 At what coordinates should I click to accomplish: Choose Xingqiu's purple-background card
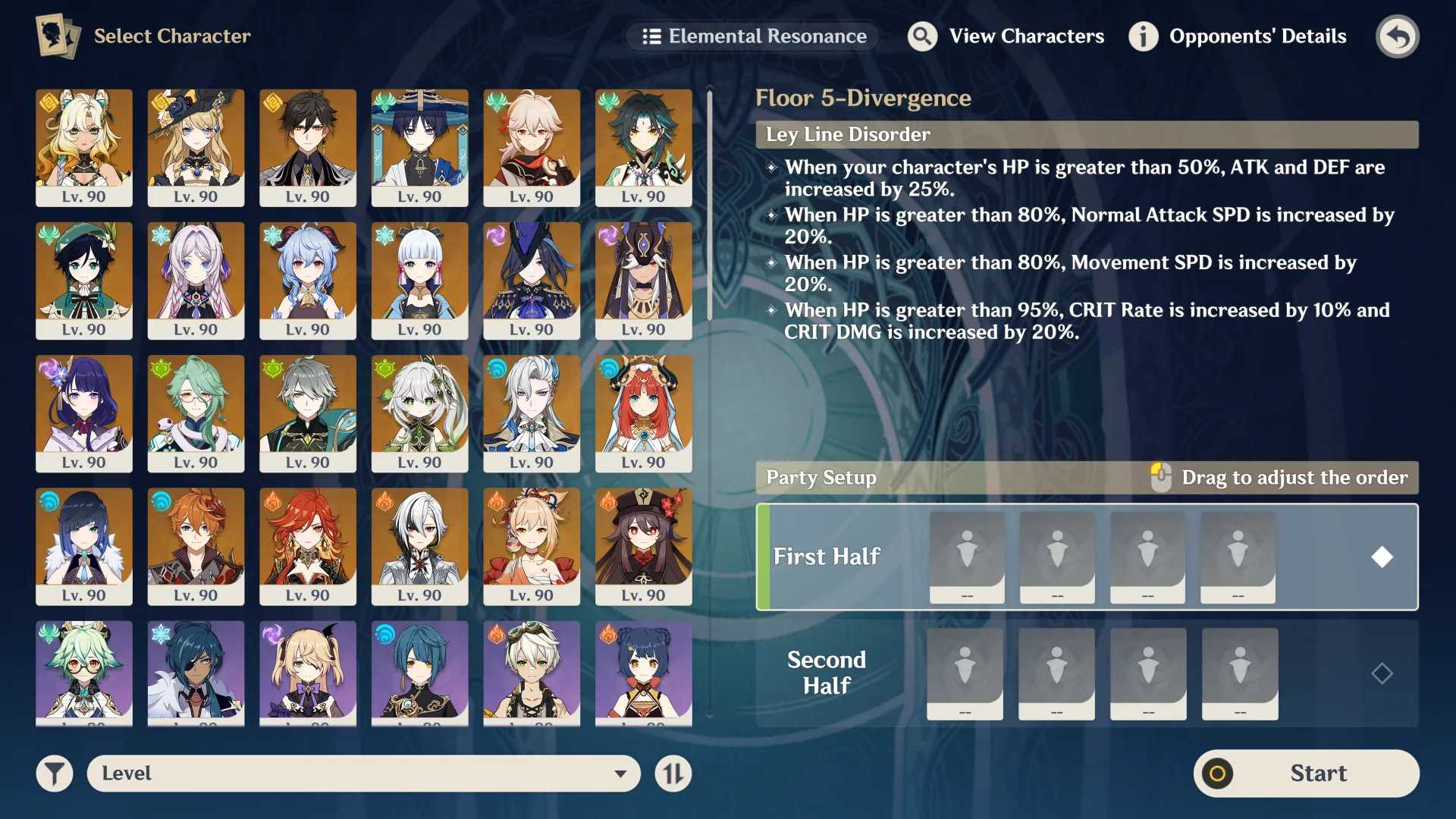pyautogui.click(x=420, y=671)
